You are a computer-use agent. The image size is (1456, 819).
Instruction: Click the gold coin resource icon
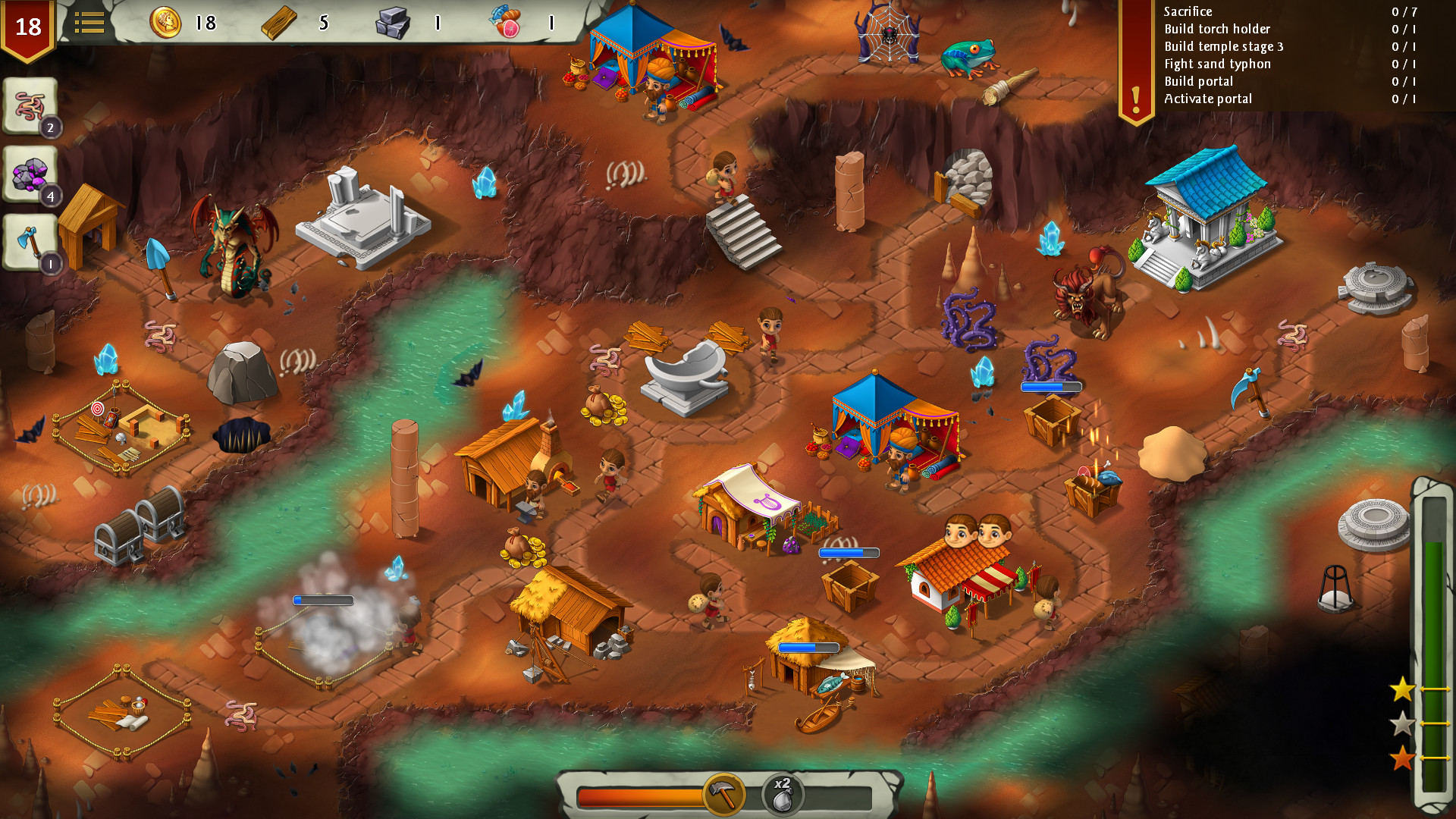(168, 22)
